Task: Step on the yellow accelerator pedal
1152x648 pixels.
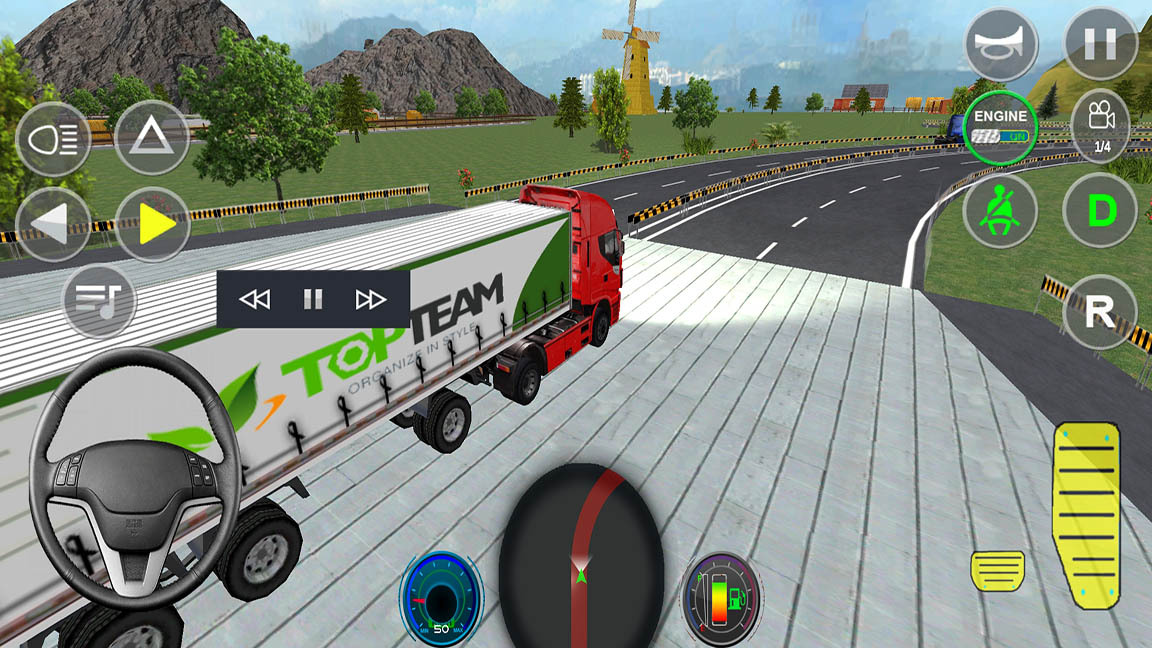Action: [1086, 514]
